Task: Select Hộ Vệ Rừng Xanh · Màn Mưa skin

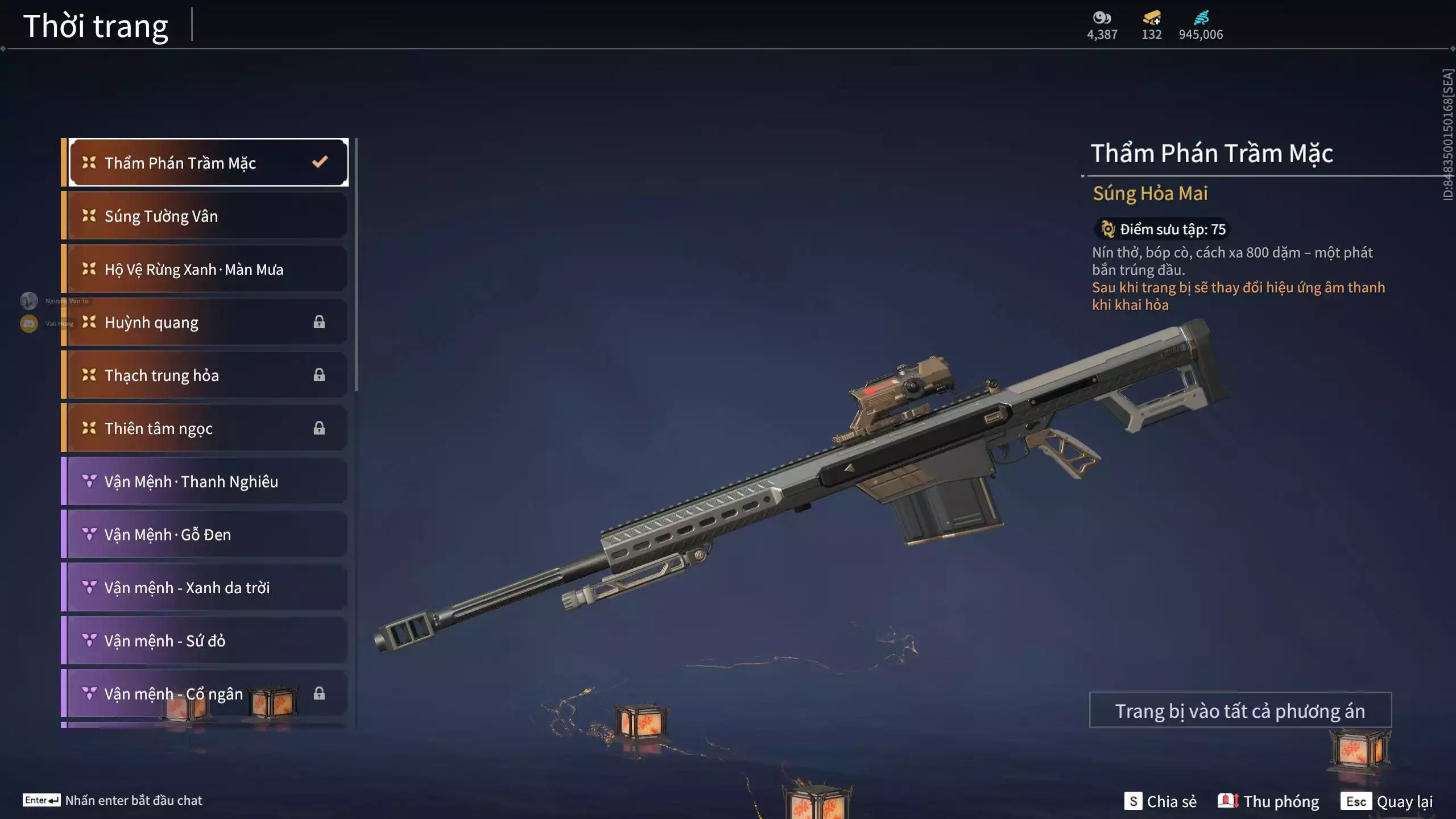Action: 208,269
